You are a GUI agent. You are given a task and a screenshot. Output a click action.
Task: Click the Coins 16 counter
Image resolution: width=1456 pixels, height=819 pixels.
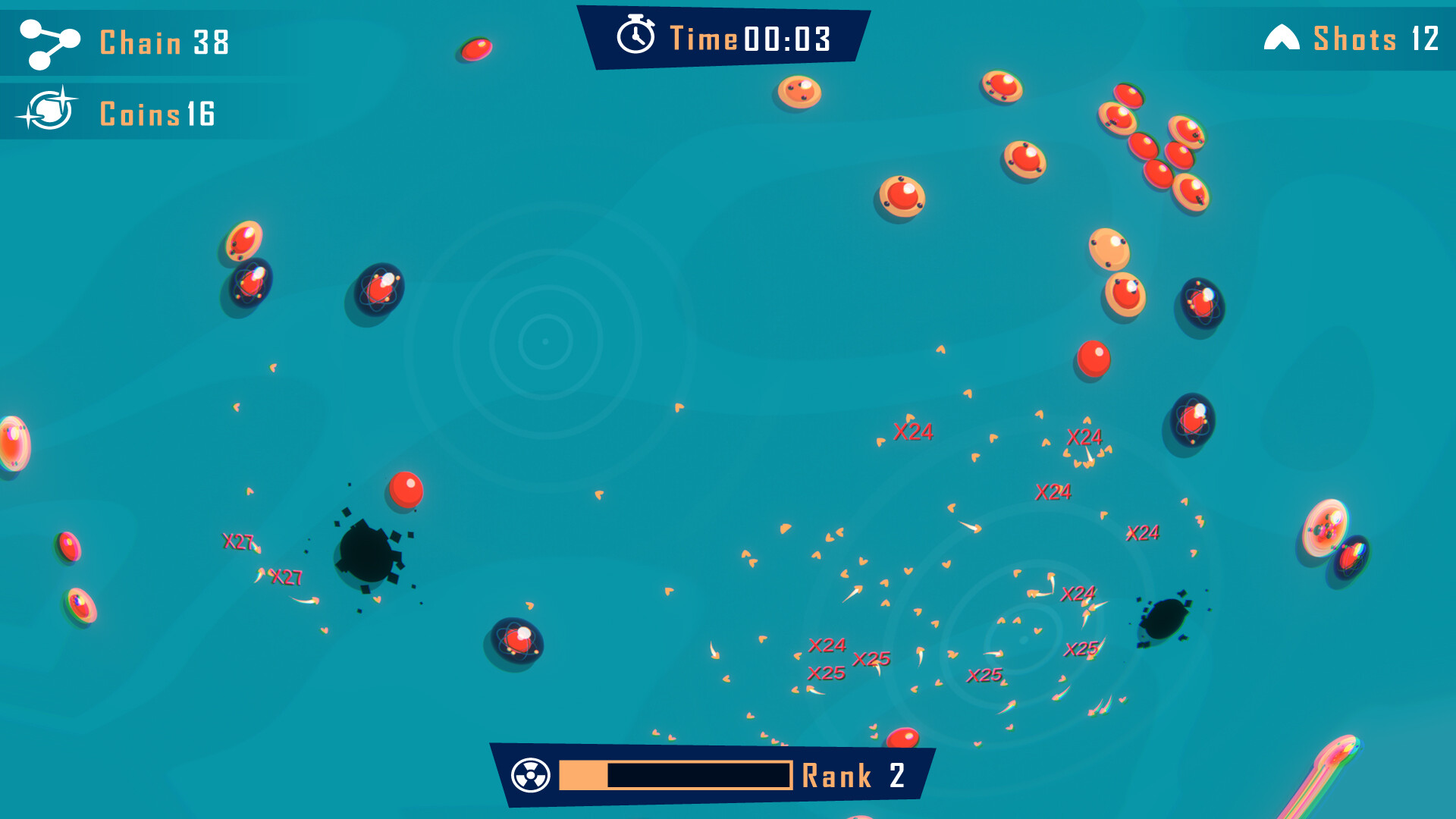click(159, 114)
